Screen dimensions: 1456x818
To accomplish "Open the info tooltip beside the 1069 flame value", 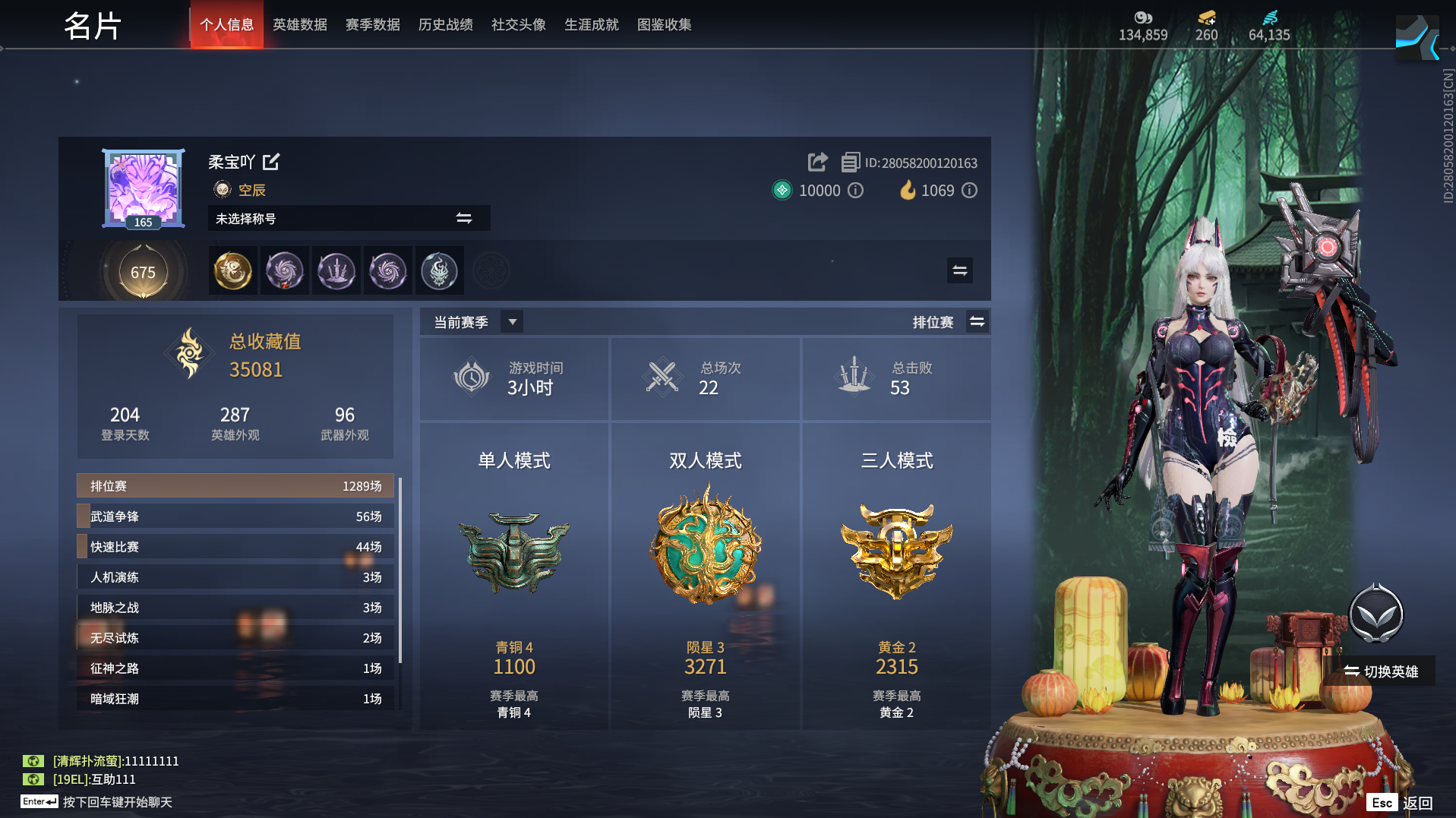I will 970,191.
